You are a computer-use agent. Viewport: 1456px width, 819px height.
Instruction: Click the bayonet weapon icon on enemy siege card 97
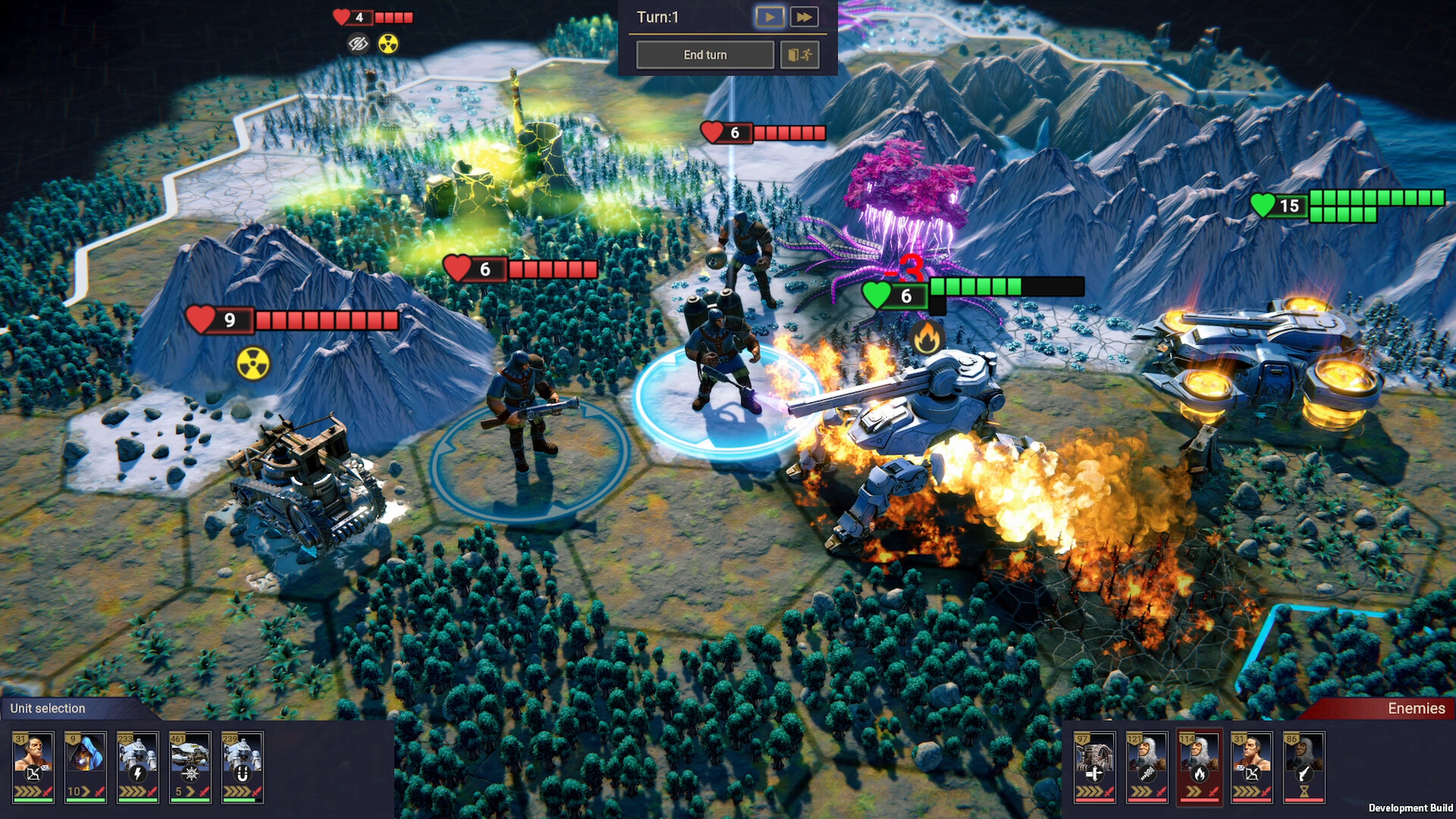(1094, 773)
